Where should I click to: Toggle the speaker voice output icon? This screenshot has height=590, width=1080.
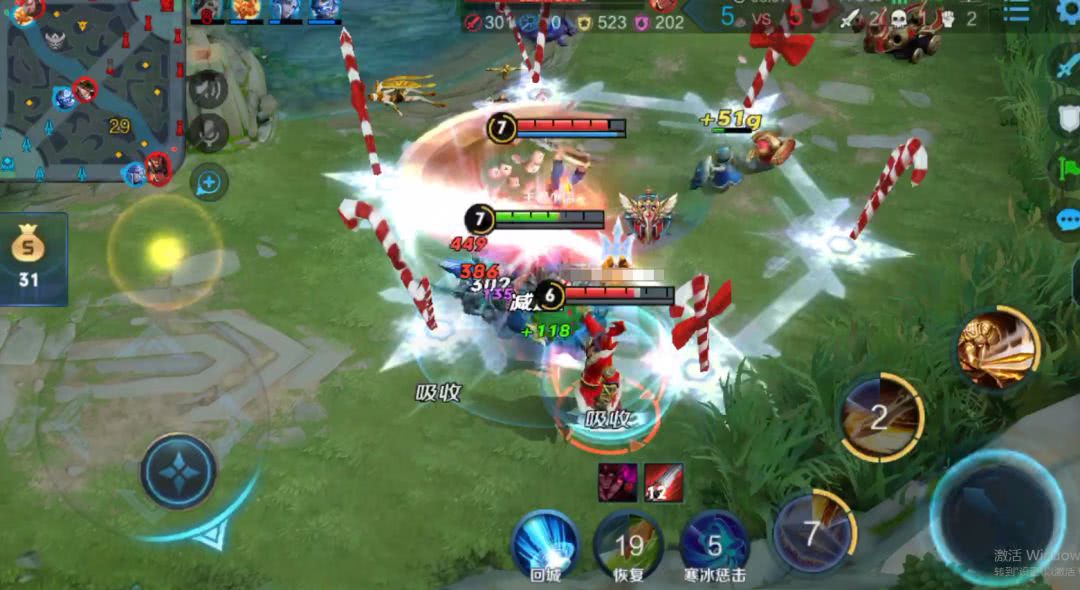pyautogui.click(x=208, y=89)
